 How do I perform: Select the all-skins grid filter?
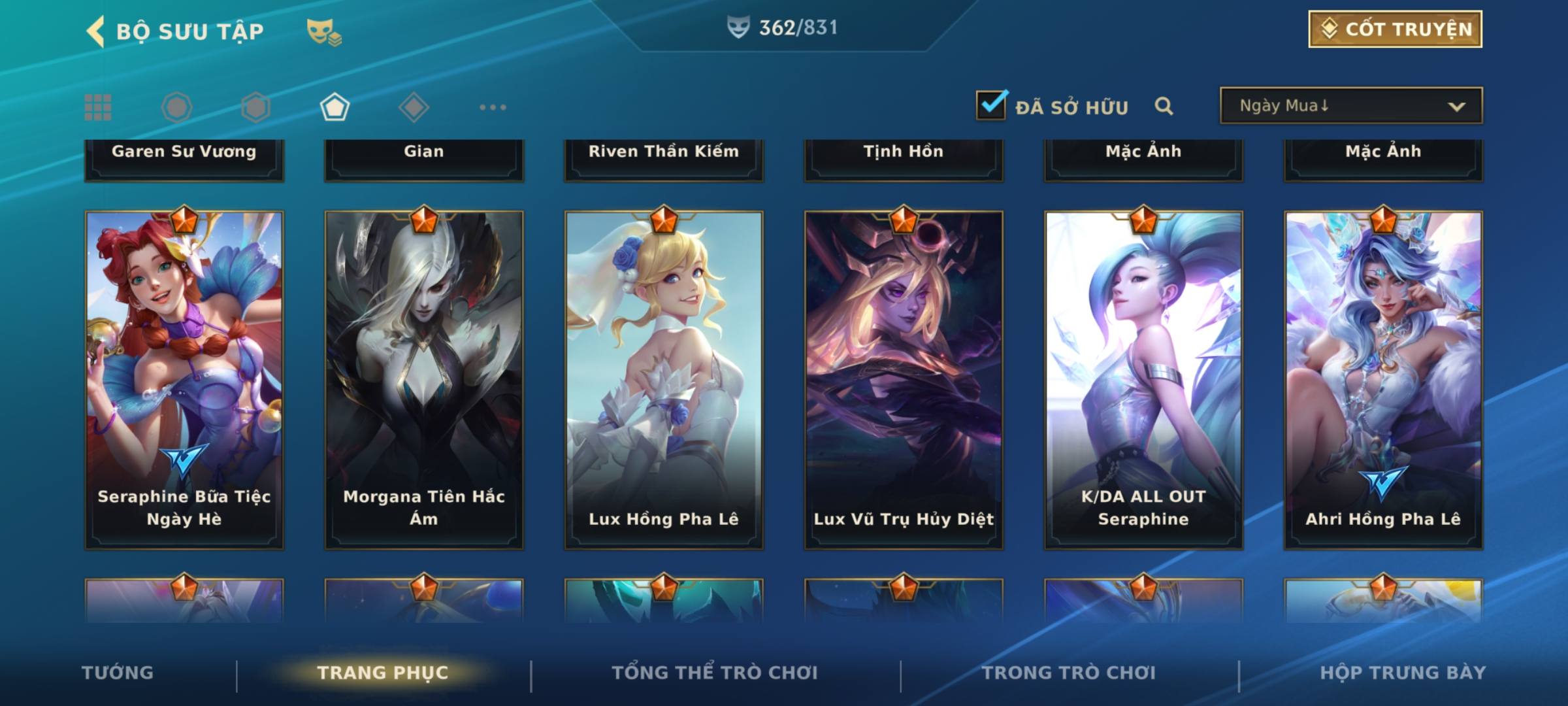tap(98, 107)
